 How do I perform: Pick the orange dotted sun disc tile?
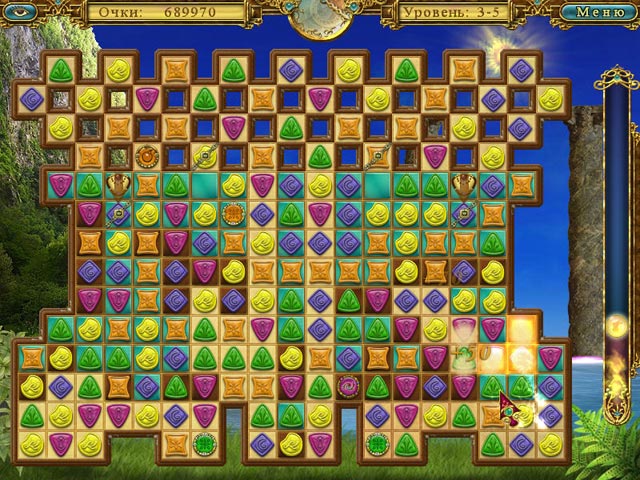[234, 213]
